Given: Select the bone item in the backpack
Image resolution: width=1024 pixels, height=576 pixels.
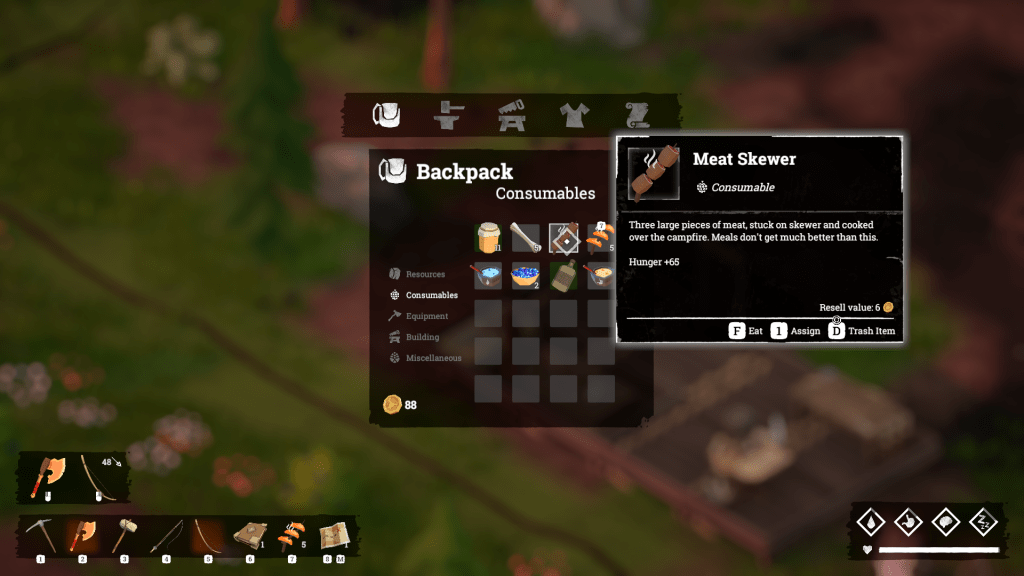Looking at the screenshot, I should click(526, 238).
